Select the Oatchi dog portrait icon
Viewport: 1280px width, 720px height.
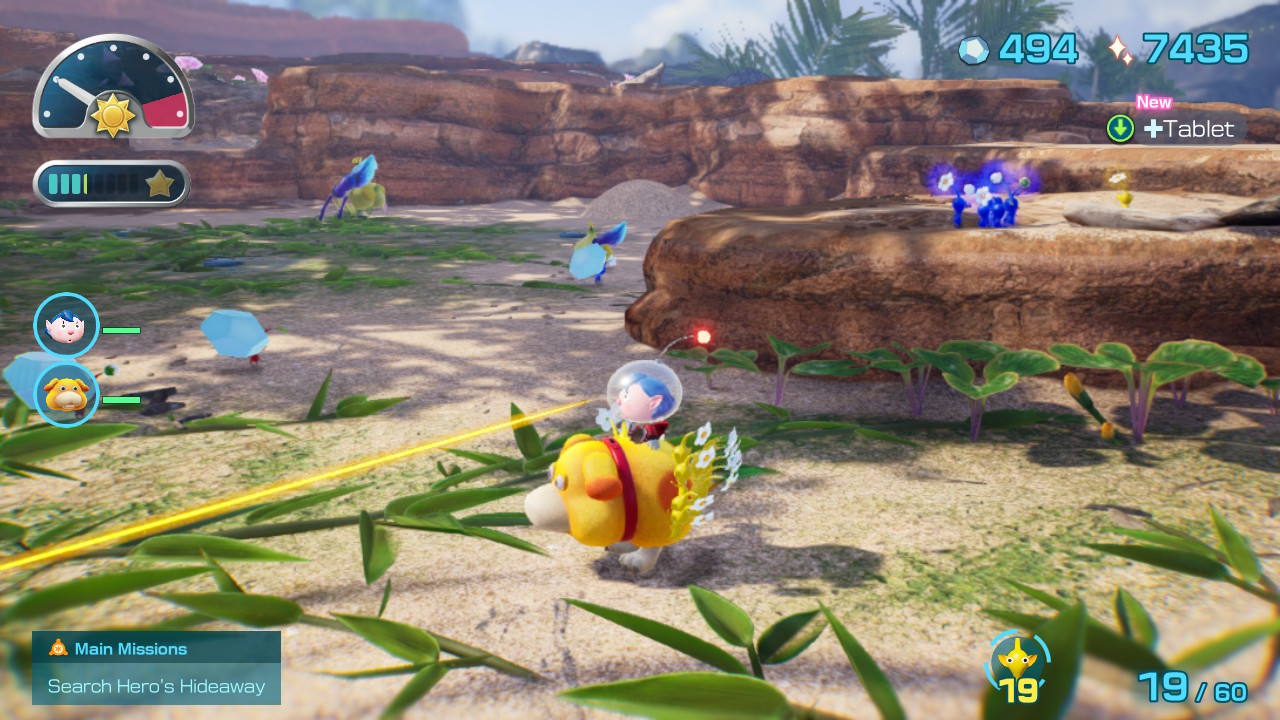pyautogui.click(x=67, y=394)
